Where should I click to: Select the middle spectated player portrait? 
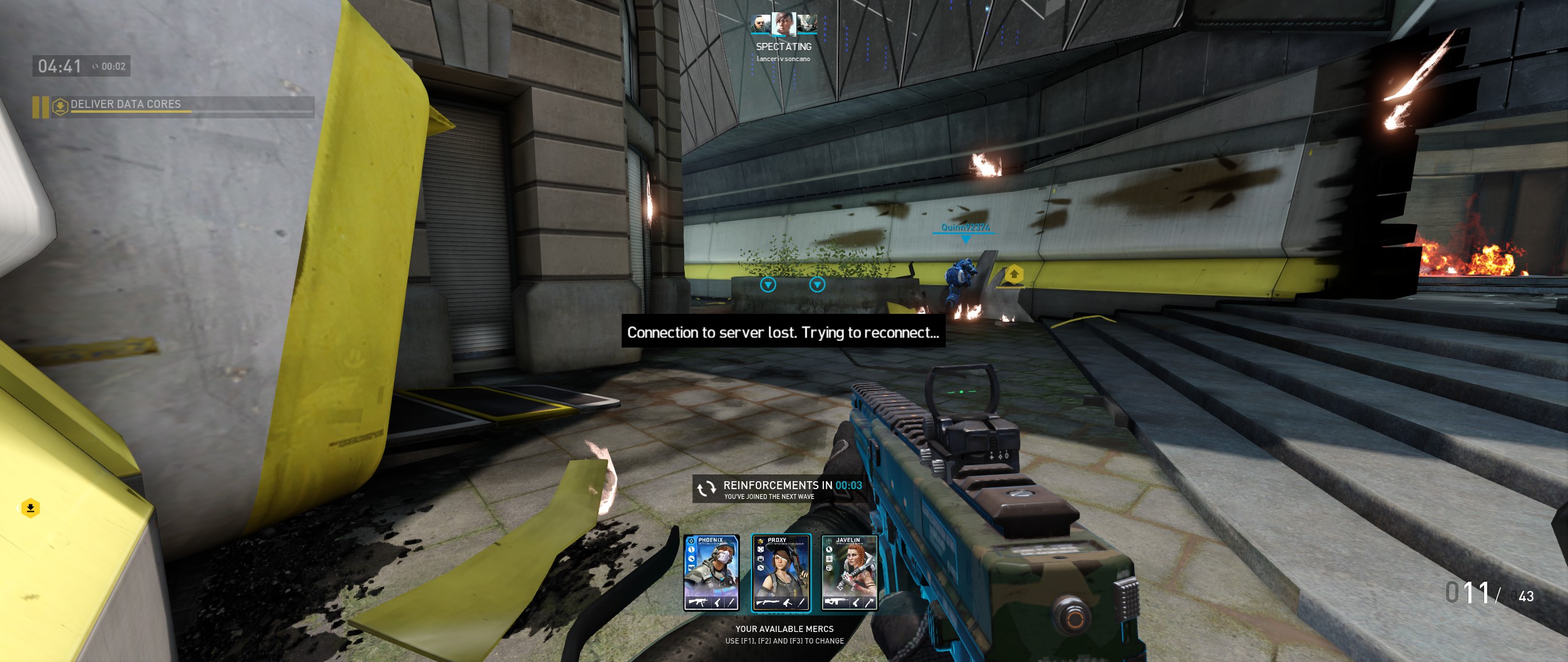[783, 25]
